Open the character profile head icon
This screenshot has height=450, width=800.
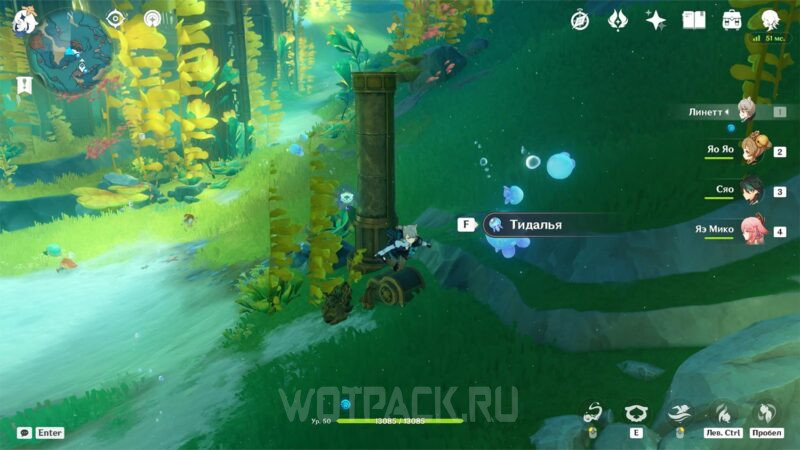pyautogui.click(x=771, y=20)
